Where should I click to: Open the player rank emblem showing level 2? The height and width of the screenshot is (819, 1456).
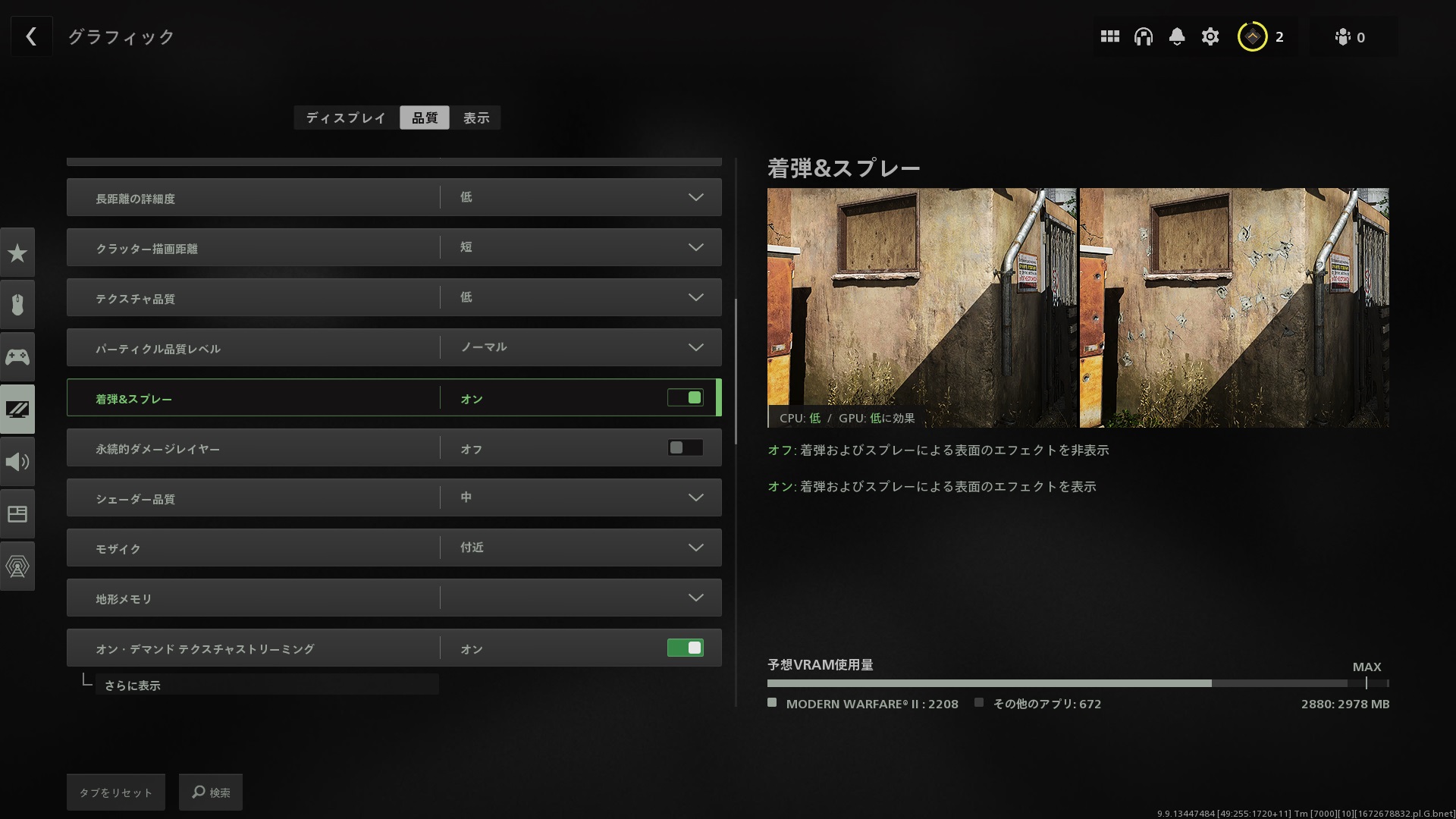click(x=1253, y=36)
